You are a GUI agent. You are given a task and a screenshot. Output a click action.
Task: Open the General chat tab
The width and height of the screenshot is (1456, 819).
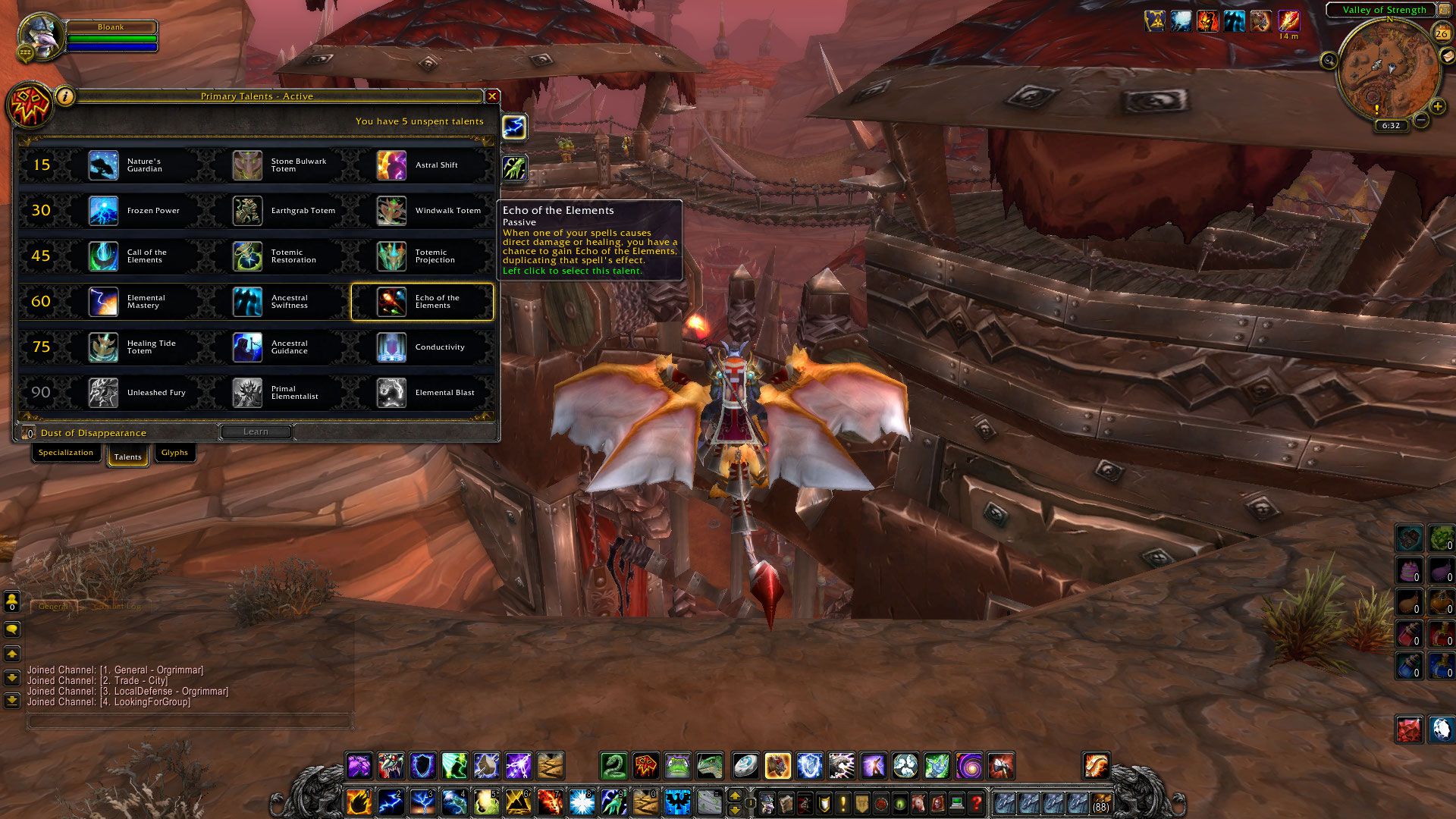[53, 607]
